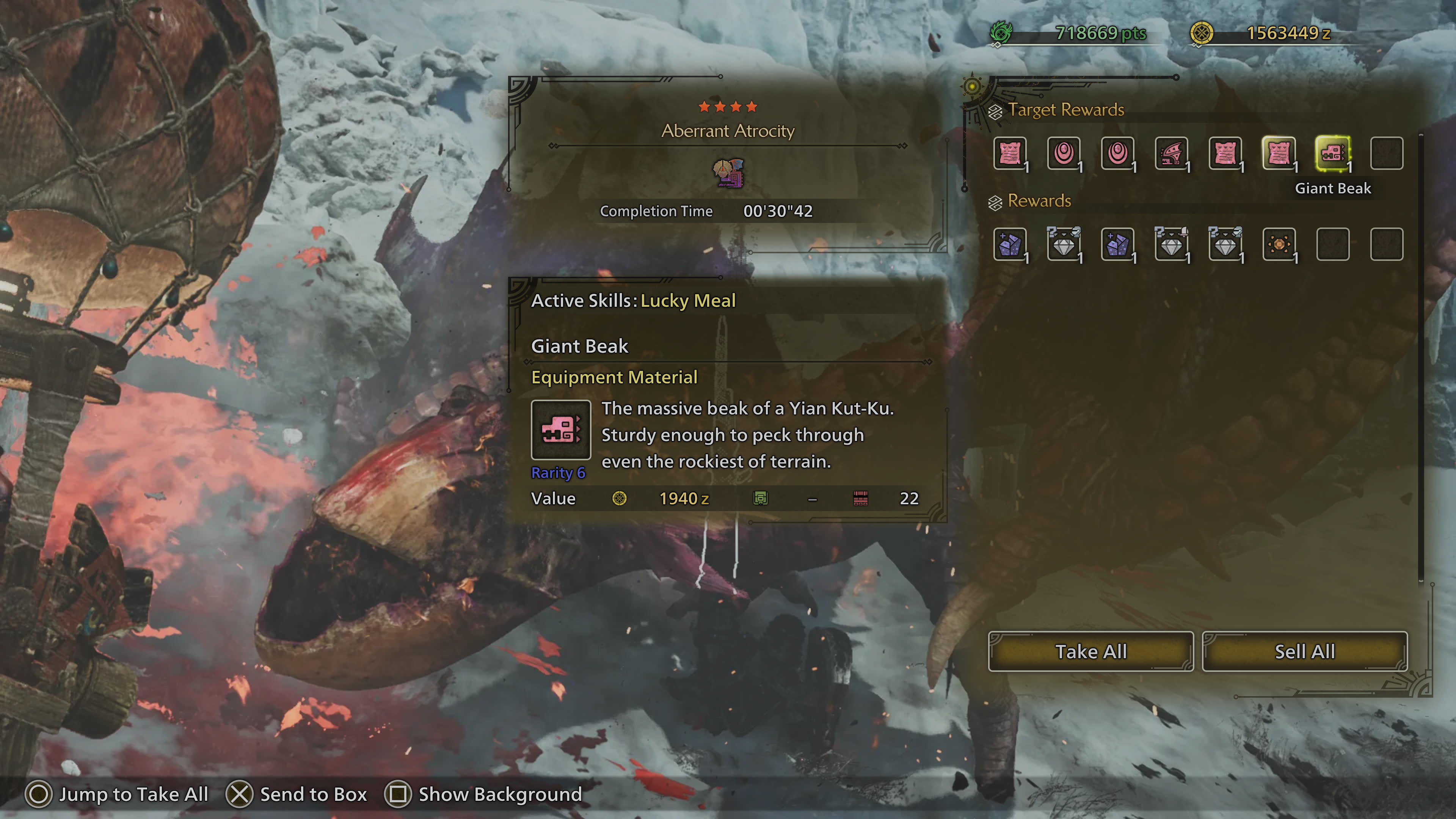Image resolution: width=1456 pixels, height=819 pixels.
Task: Click the Take All button
Action: (x=1090, y=652)
